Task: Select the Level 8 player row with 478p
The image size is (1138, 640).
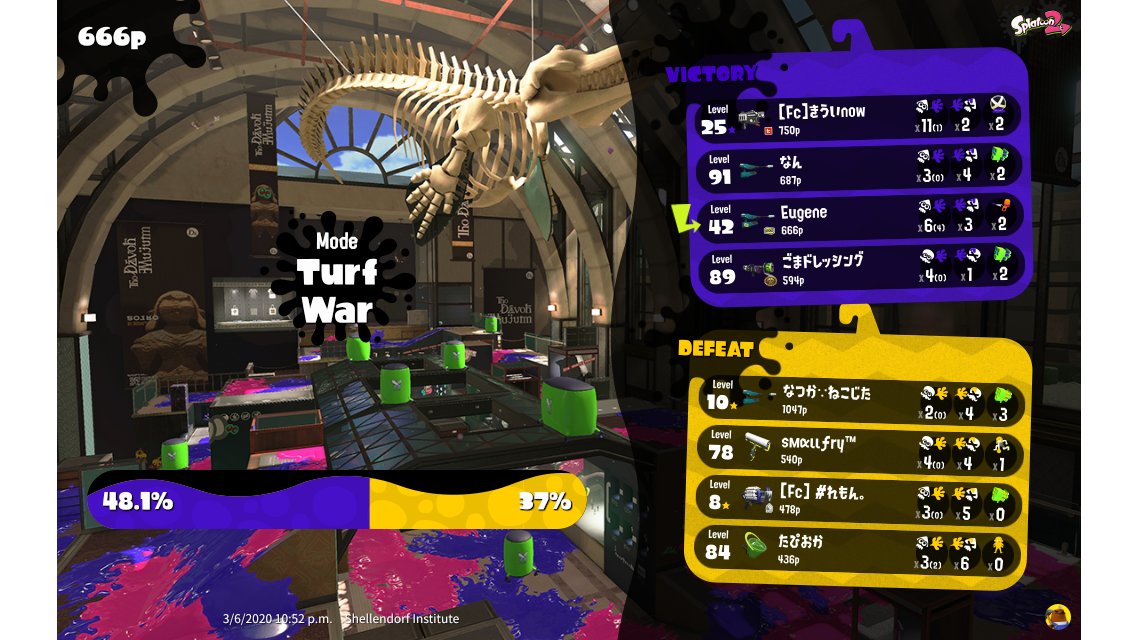Action: point(860,500)
